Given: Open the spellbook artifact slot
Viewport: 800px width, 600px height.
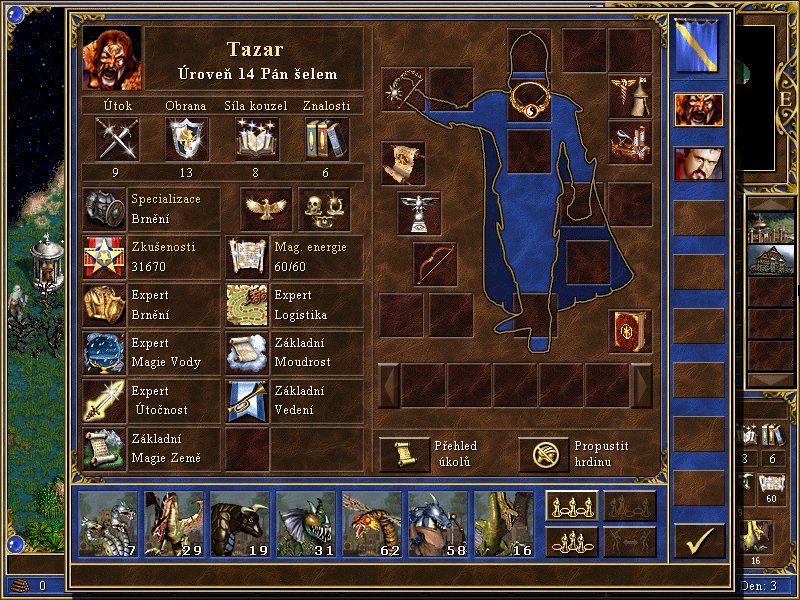Looking at the screenshot, I should (630, 331).
